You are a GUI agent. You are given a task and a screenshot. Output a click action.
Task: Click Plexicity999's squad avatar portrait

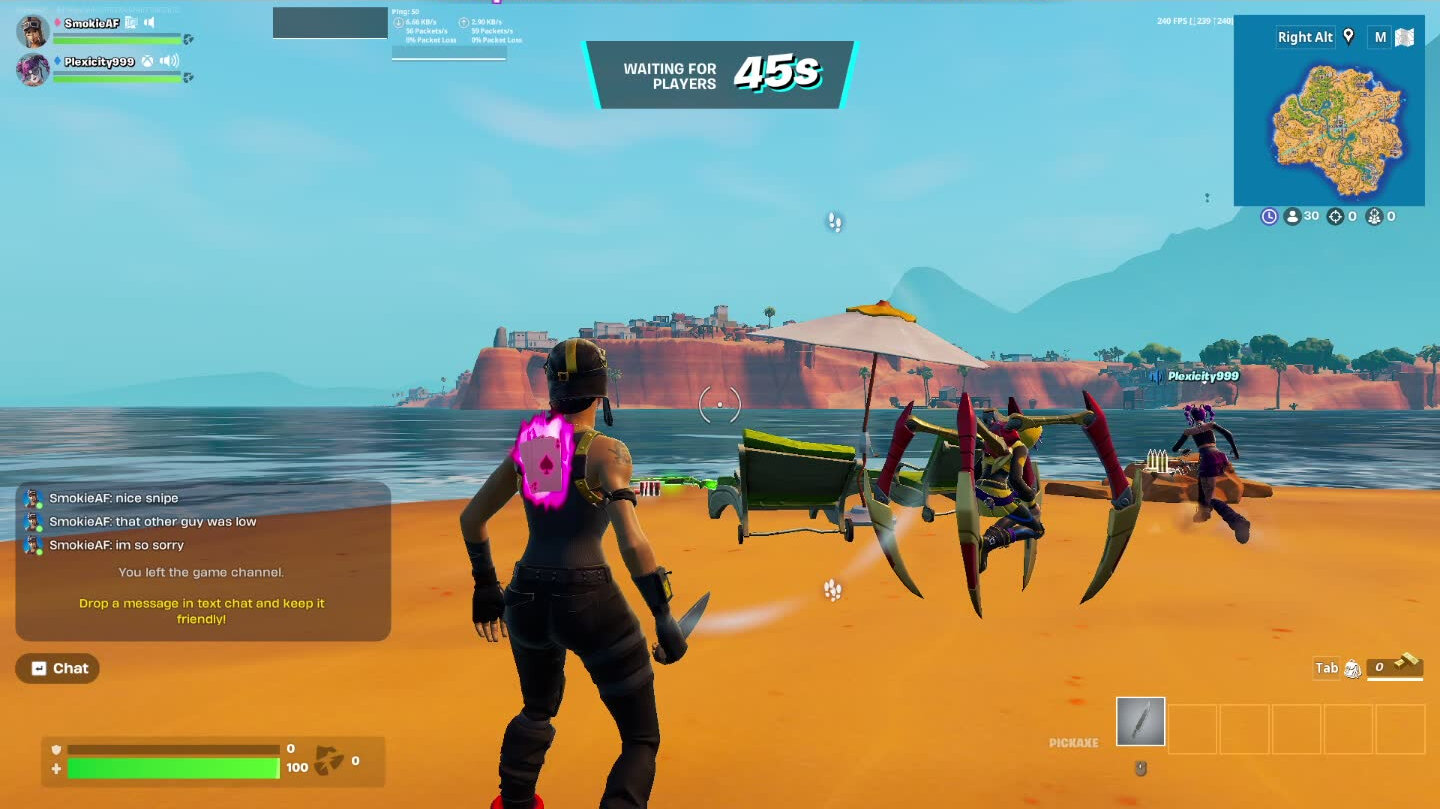click(33, 69)
